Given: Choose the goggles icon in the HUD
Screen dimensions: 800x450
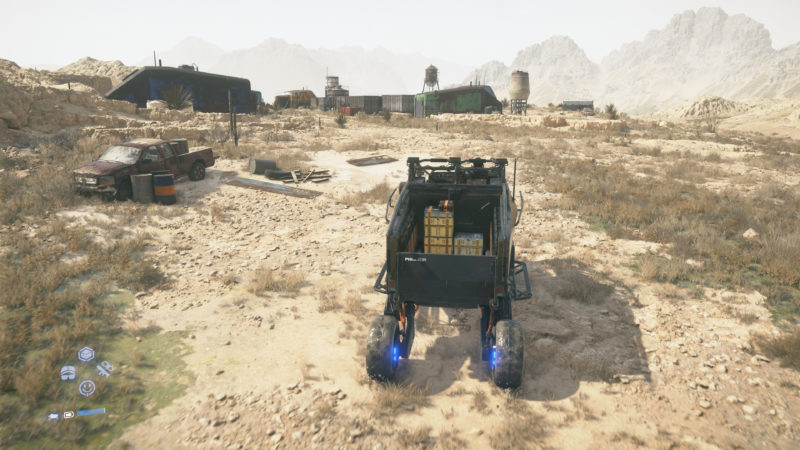Looking at the screenshot, I should pos(68,373).
